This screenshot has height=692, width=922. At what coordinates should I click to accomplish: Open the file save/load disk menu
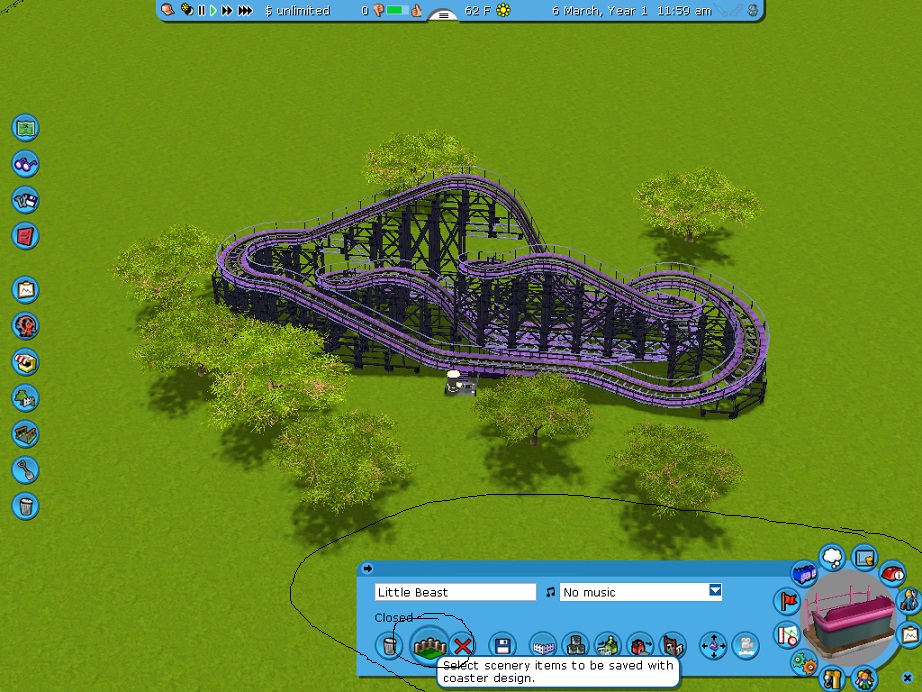25,200
